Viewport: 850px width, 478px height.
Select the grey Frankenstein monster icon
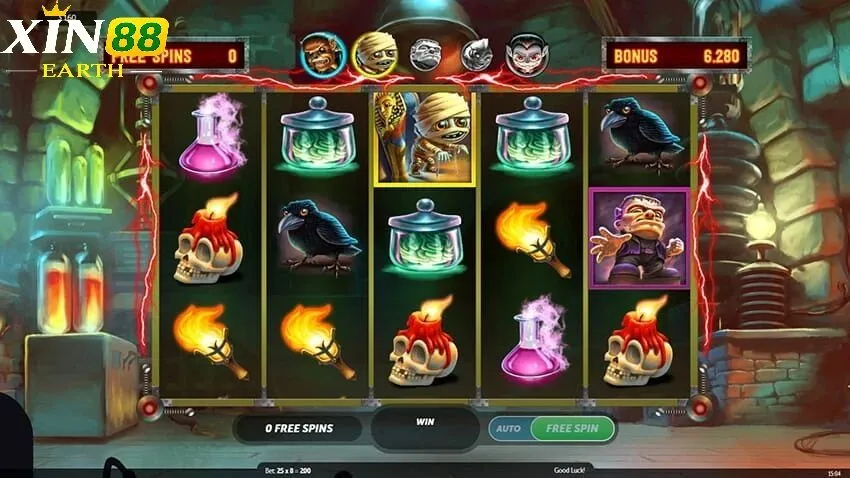[425, 54]
